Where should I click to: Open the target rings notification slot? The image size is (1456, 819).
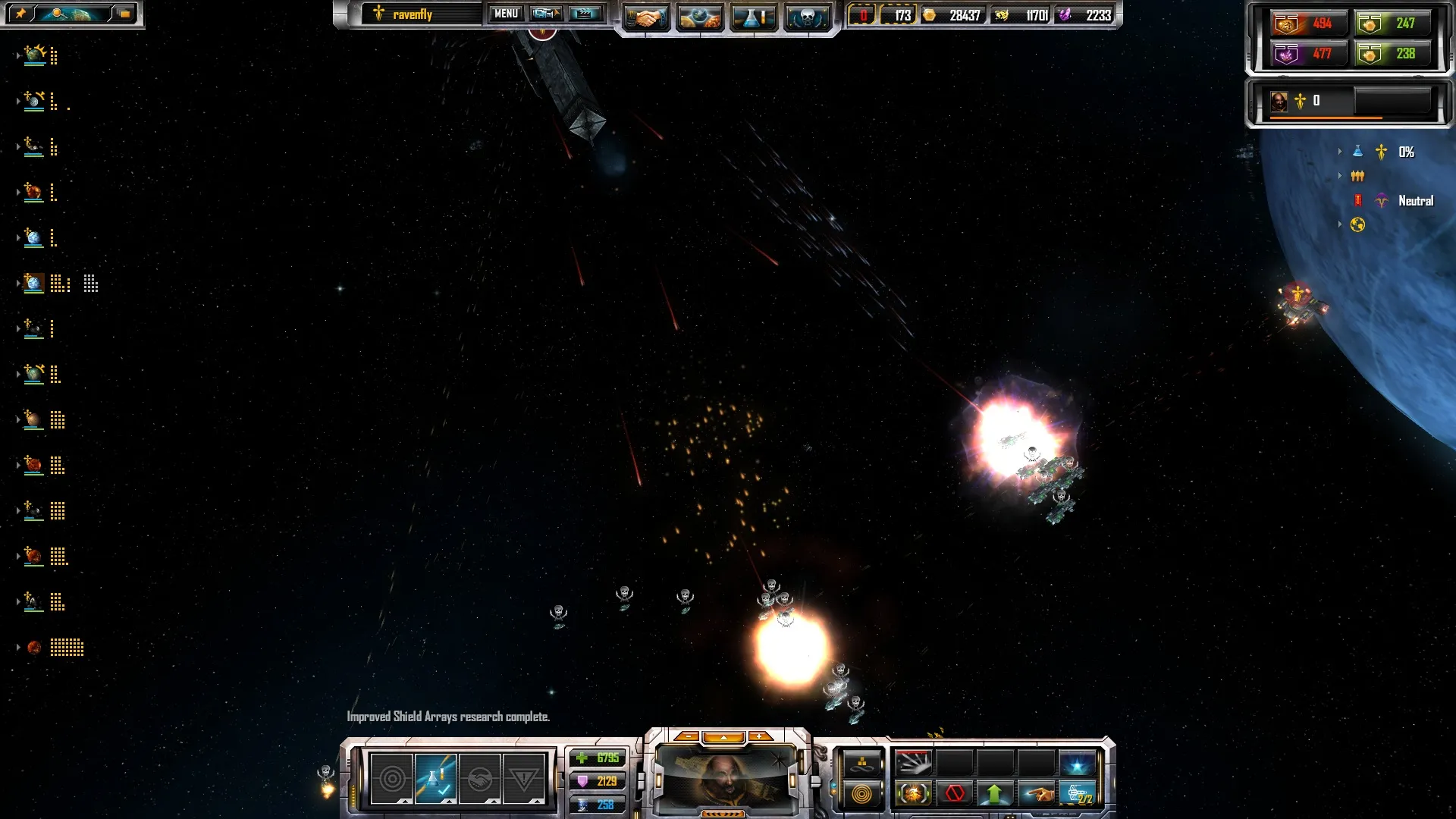(392, 778)
